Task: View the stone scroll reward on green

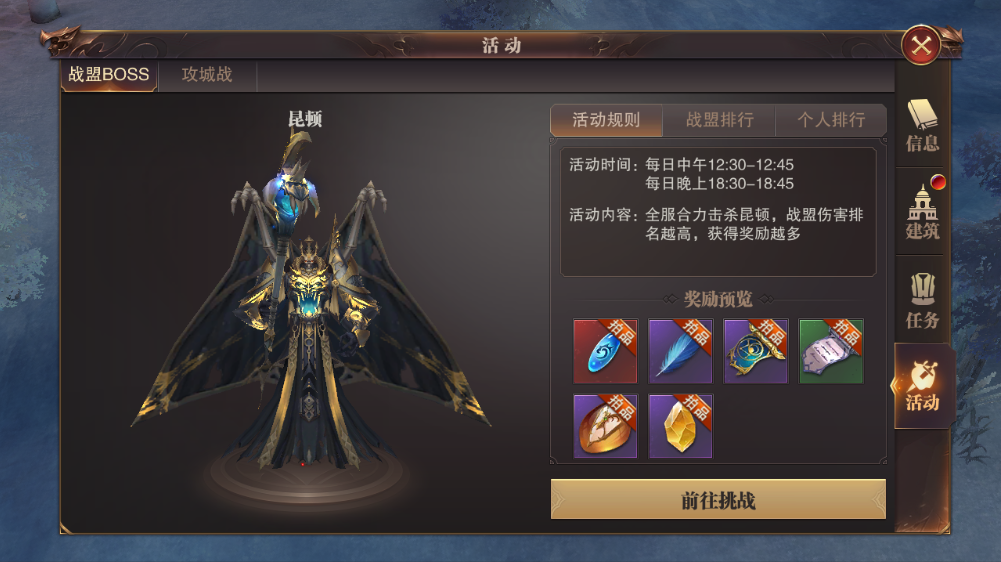Action: point(831,351)
